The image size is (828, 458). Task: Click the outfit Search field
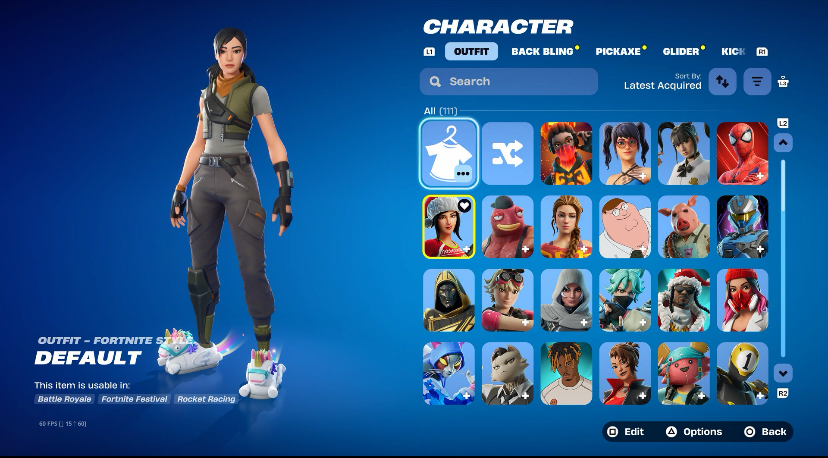point(509,81)
